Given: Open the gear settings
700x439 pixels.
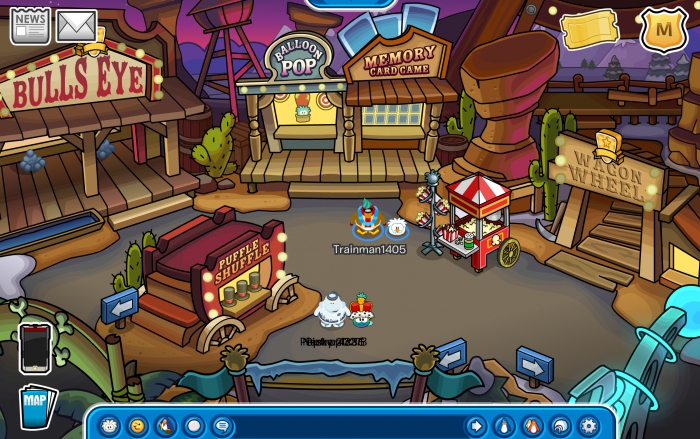Looking at the screenshot, I should click(x=589, y=425).
